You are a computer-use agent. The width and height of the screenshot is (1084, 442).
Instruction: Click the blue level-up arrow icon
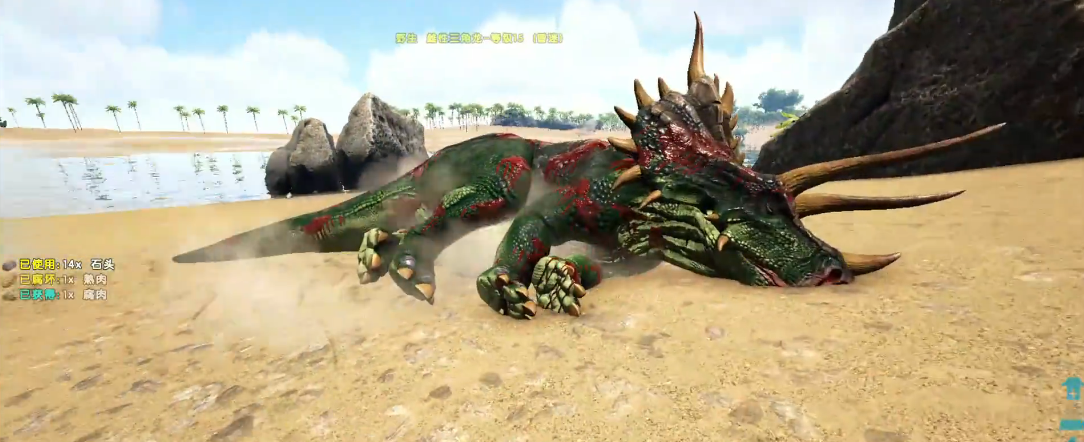click(x=1072, y=388)
